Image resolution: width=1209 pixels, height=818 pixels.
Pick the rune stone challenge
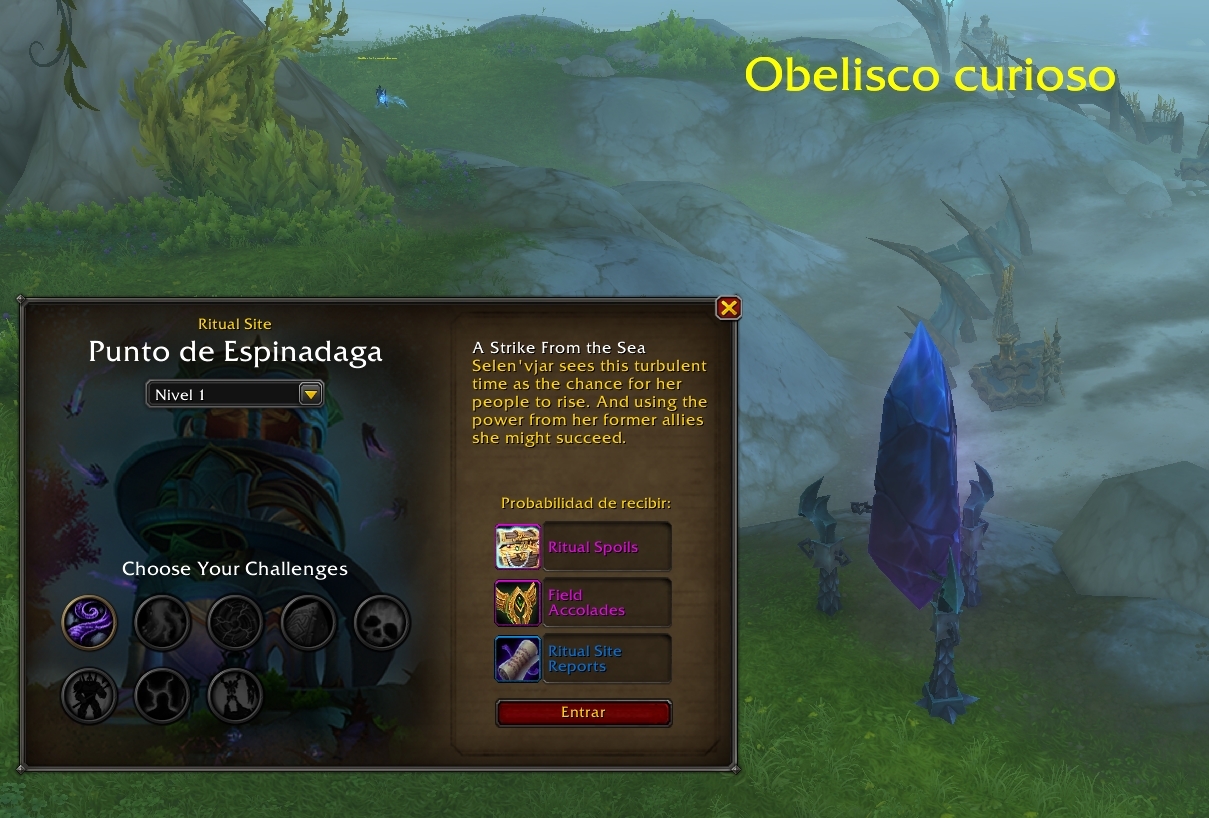click(309, 622)
